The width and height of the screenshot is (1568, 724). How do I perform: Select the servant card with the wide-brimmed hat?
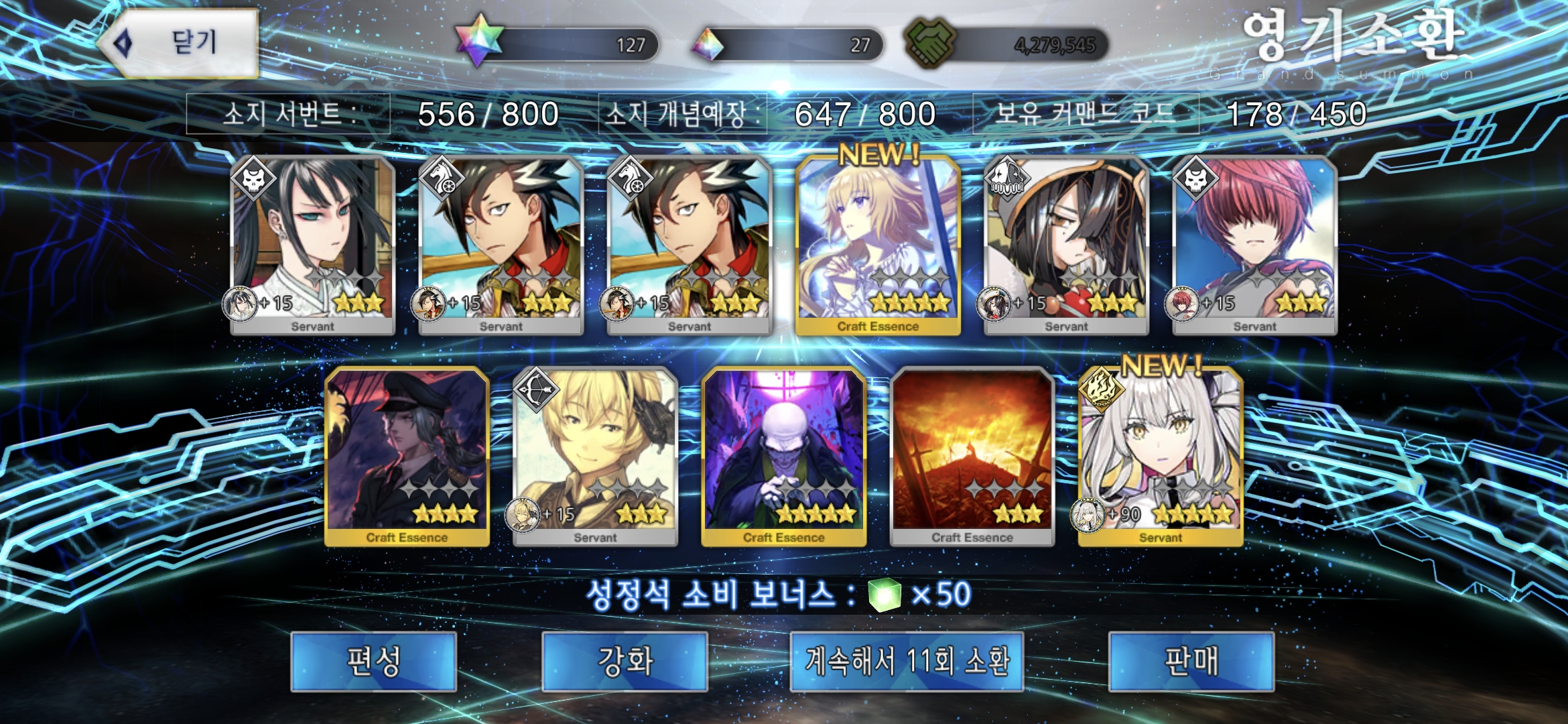click(x=1066, y=245)
